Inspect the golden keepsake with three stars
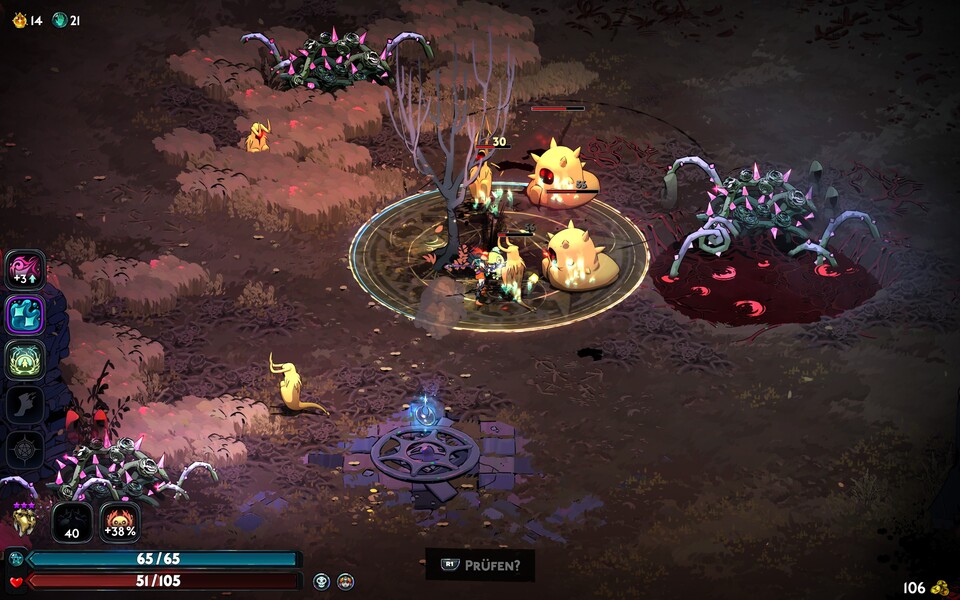Viewport: 960px width, 600px height. (x=25, y=520)
